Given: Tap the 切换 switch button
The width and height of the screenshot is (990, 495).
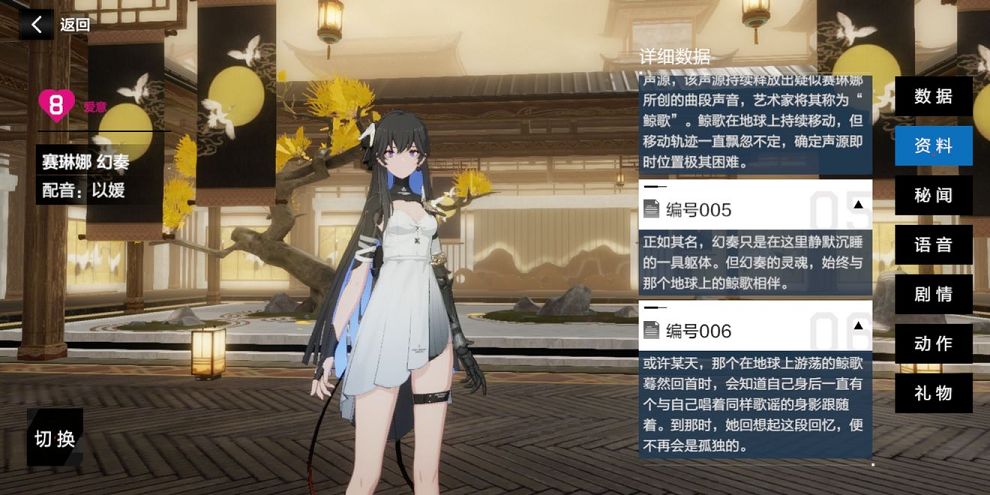Looking at the screenshot, I should coord(55,438).
